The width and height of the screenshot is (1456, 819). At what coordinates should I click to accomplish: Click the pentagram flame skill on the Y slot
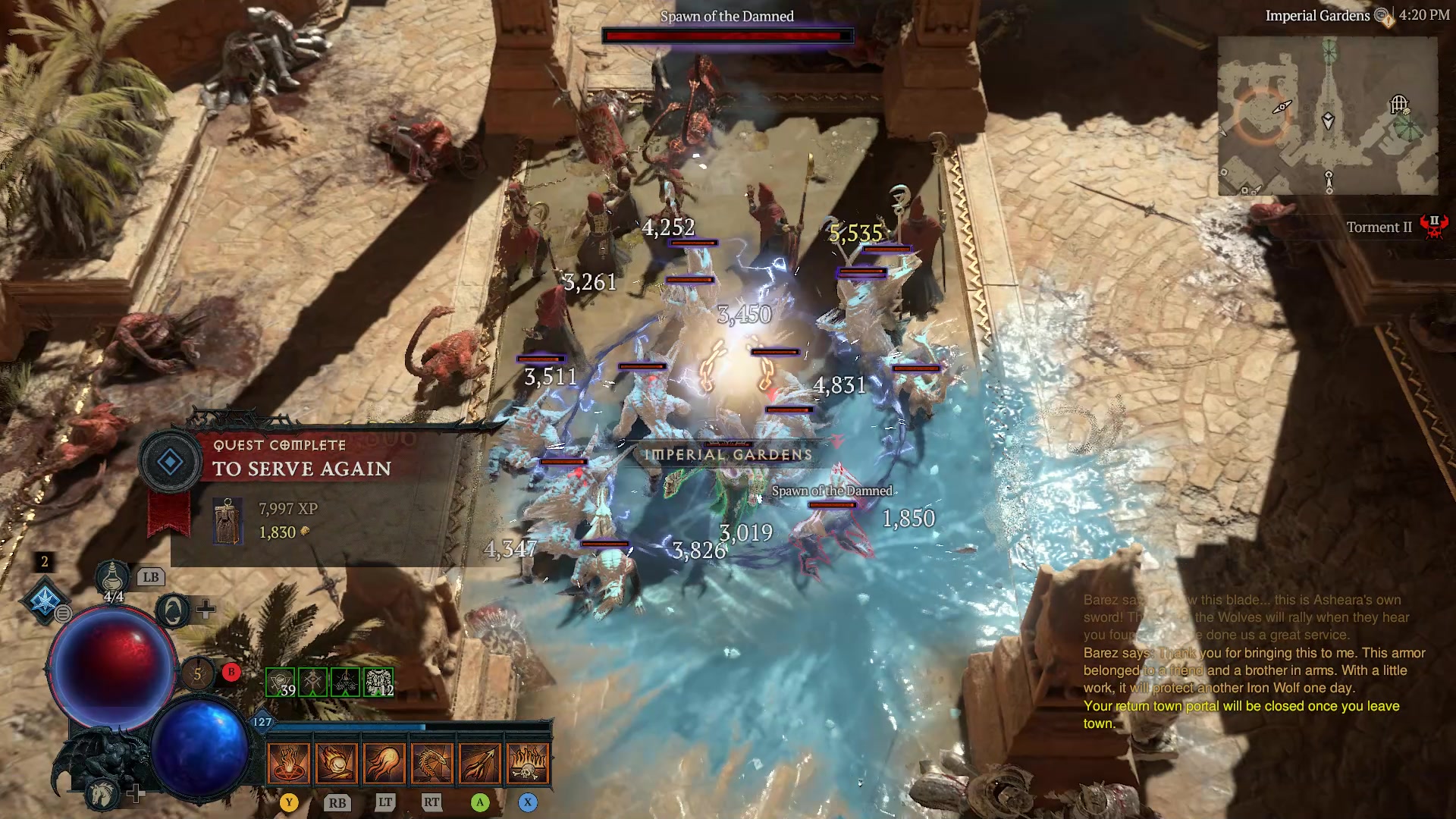tap(289, 762)
